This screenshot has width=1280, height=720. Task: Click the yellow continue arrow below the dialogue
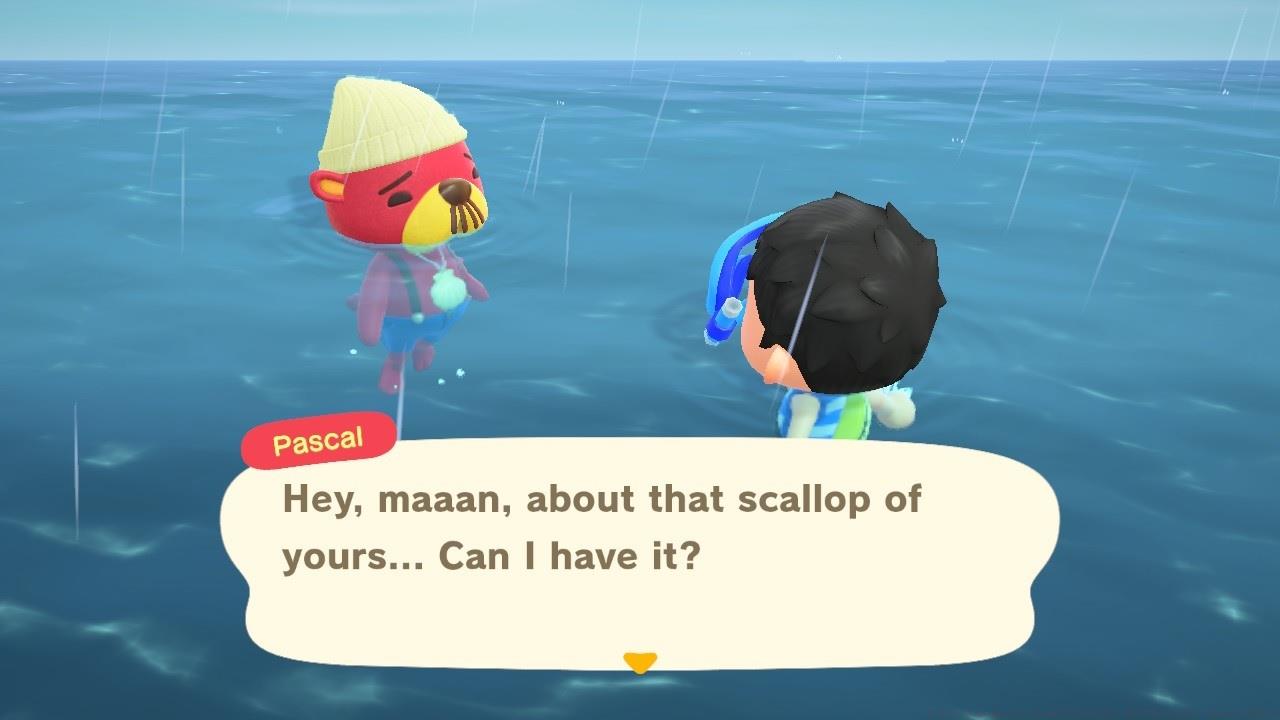639,661
